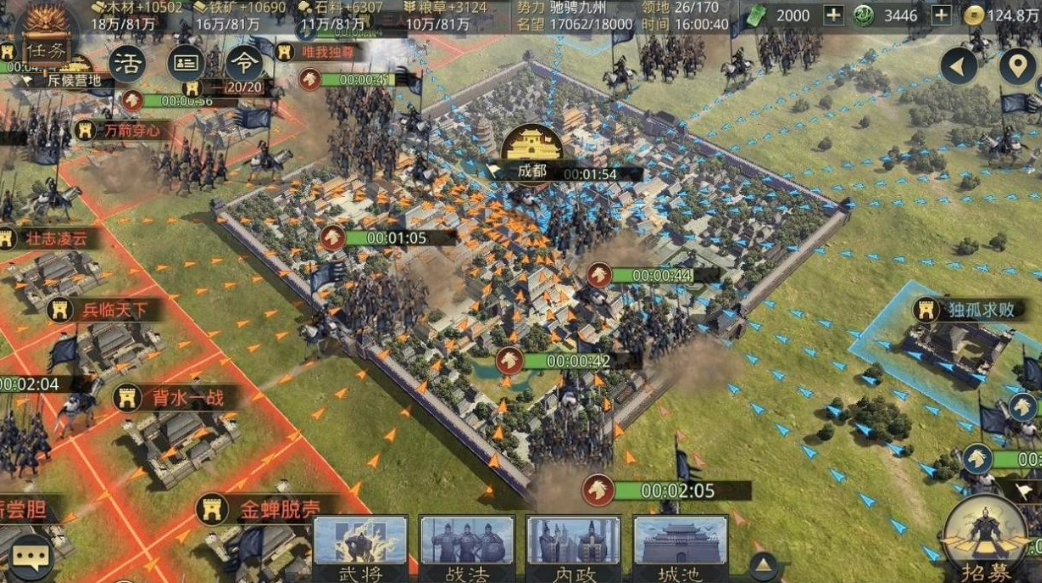Open the map location pin button
Image resolution: width=1042 pixels, height=583 pixels.
(1018, 67)
